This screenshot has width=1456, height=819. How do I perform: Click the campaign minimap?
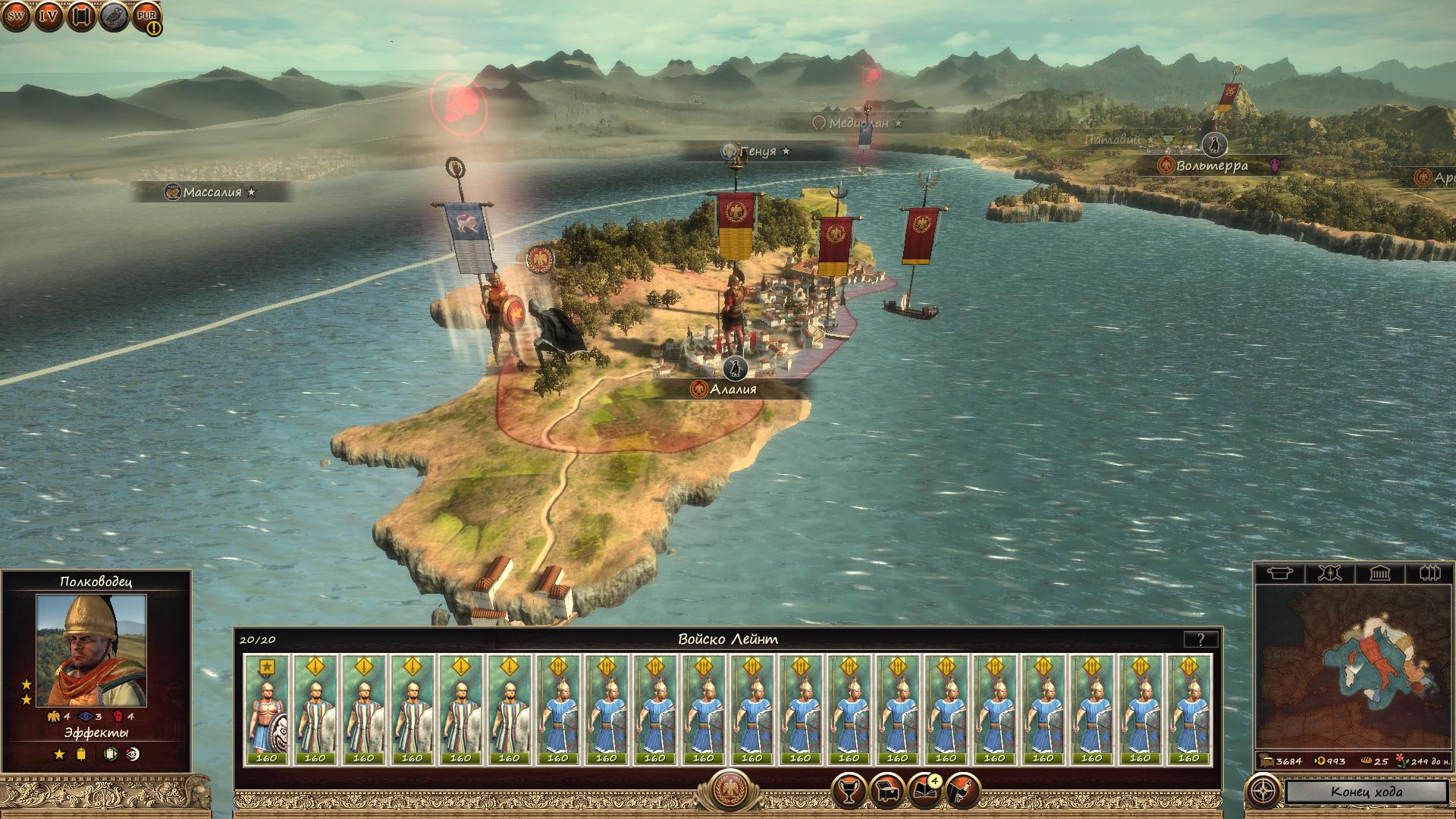point(1354,667)
